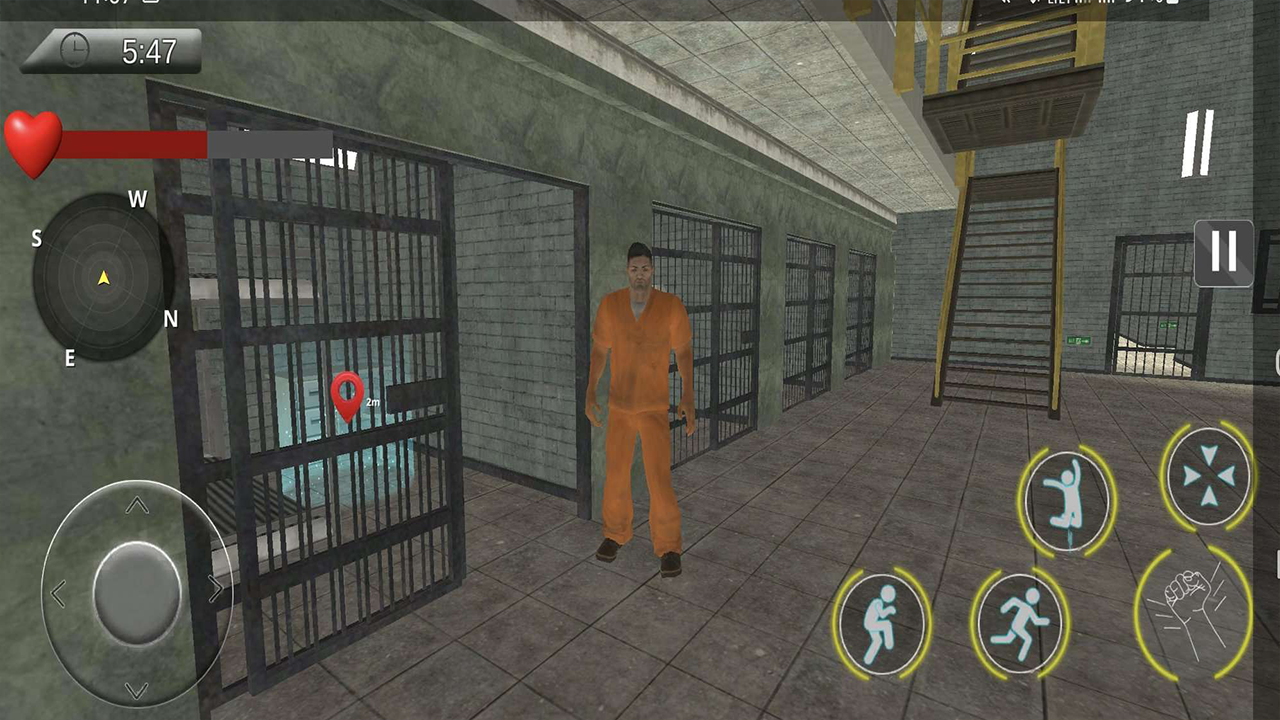Tap the red heart health icon

pos(35,140)
